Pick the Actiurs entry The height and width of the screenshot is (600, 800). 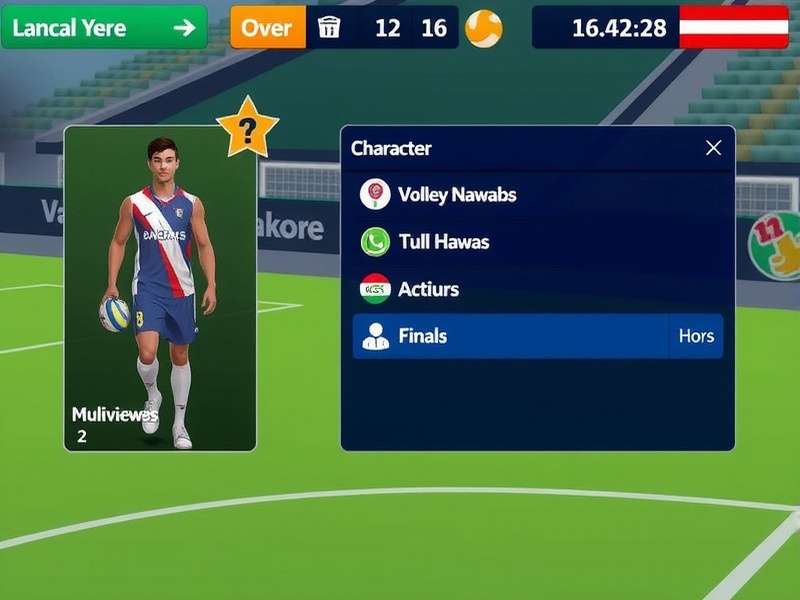point(428,289)
